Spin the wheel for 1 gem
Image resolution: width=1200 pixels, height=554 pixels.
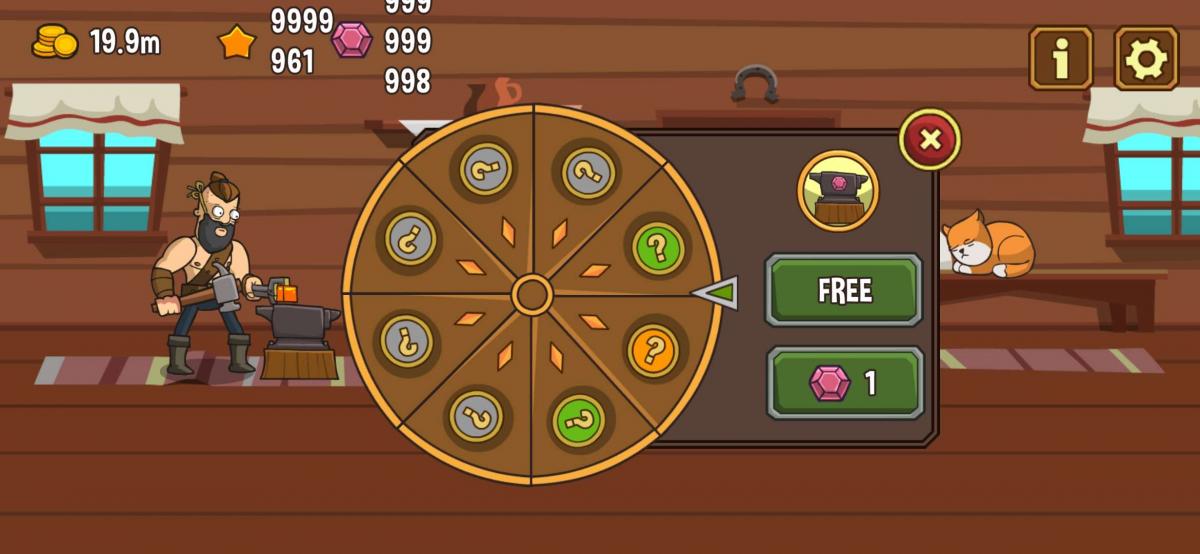pos(844,383)
